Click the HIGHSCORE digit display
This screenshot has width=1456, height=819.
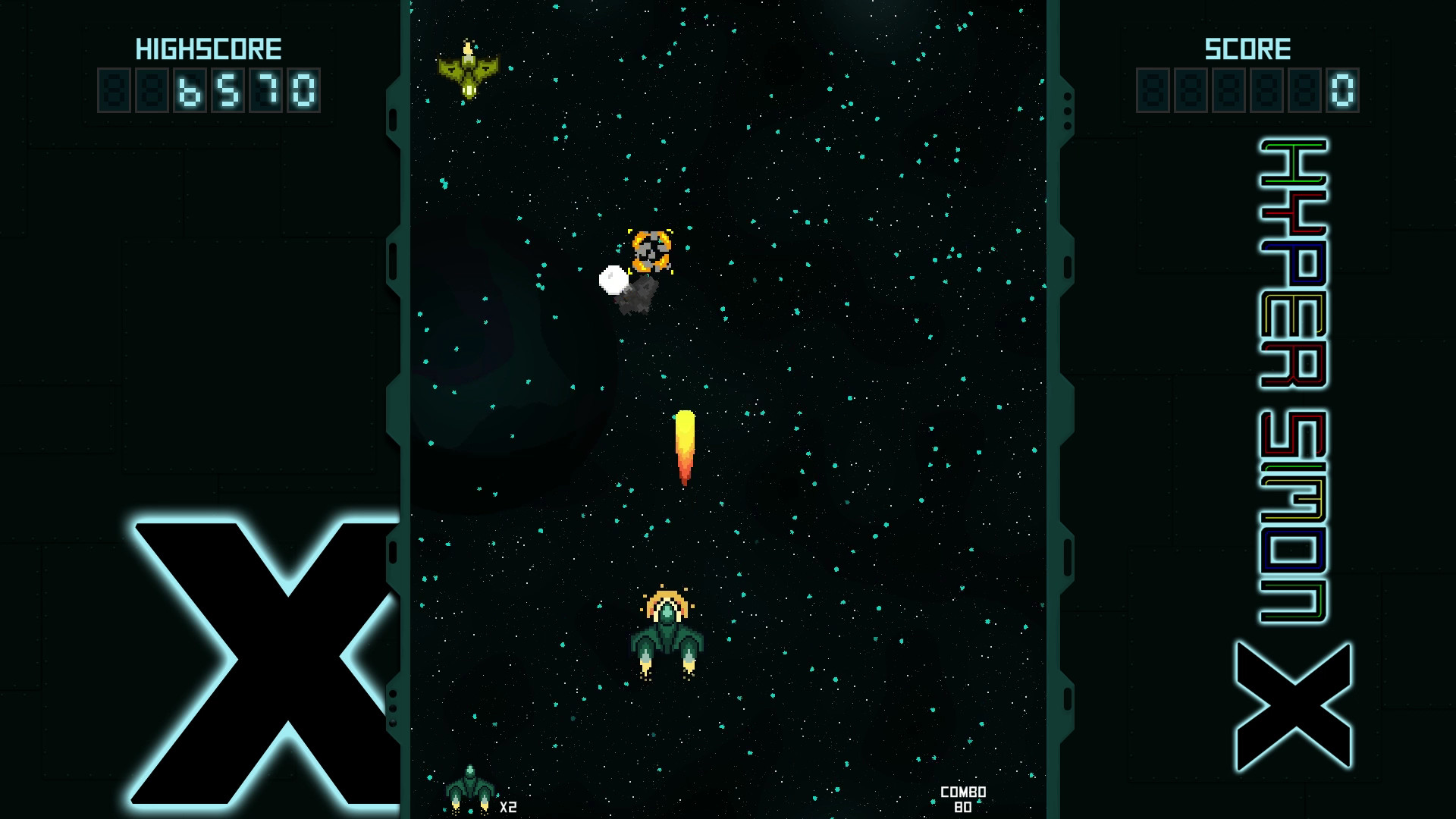(x=209, y=91)
